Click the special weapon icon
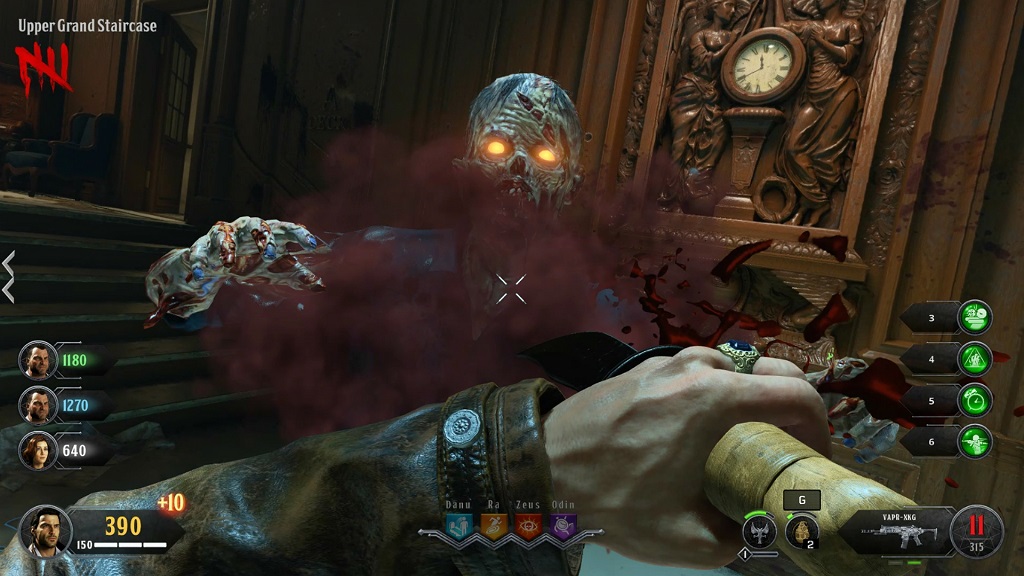The image size is (1024, 576). pyautogui.click(x=760, y=530)
